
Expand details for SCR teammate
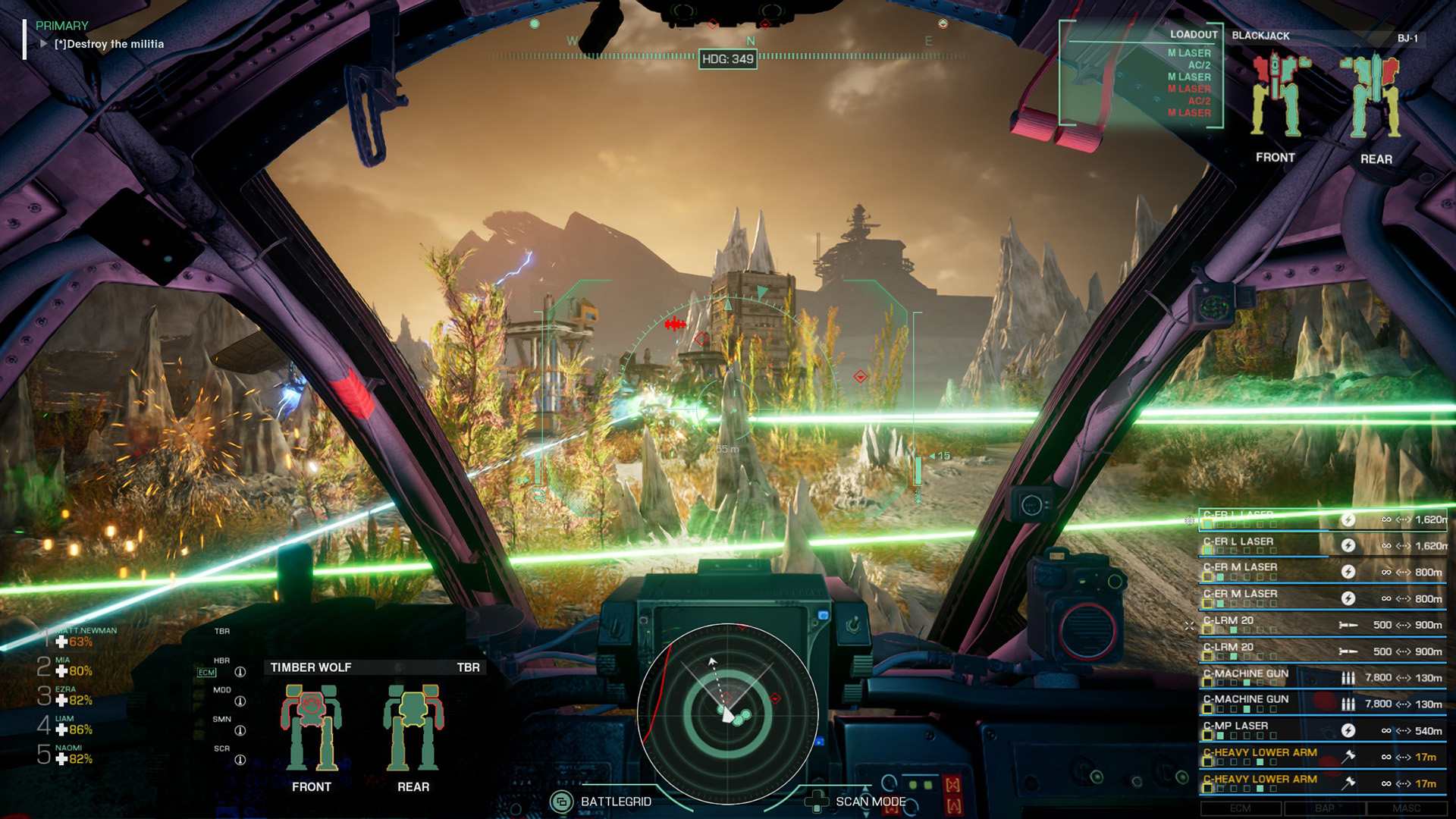240,758
